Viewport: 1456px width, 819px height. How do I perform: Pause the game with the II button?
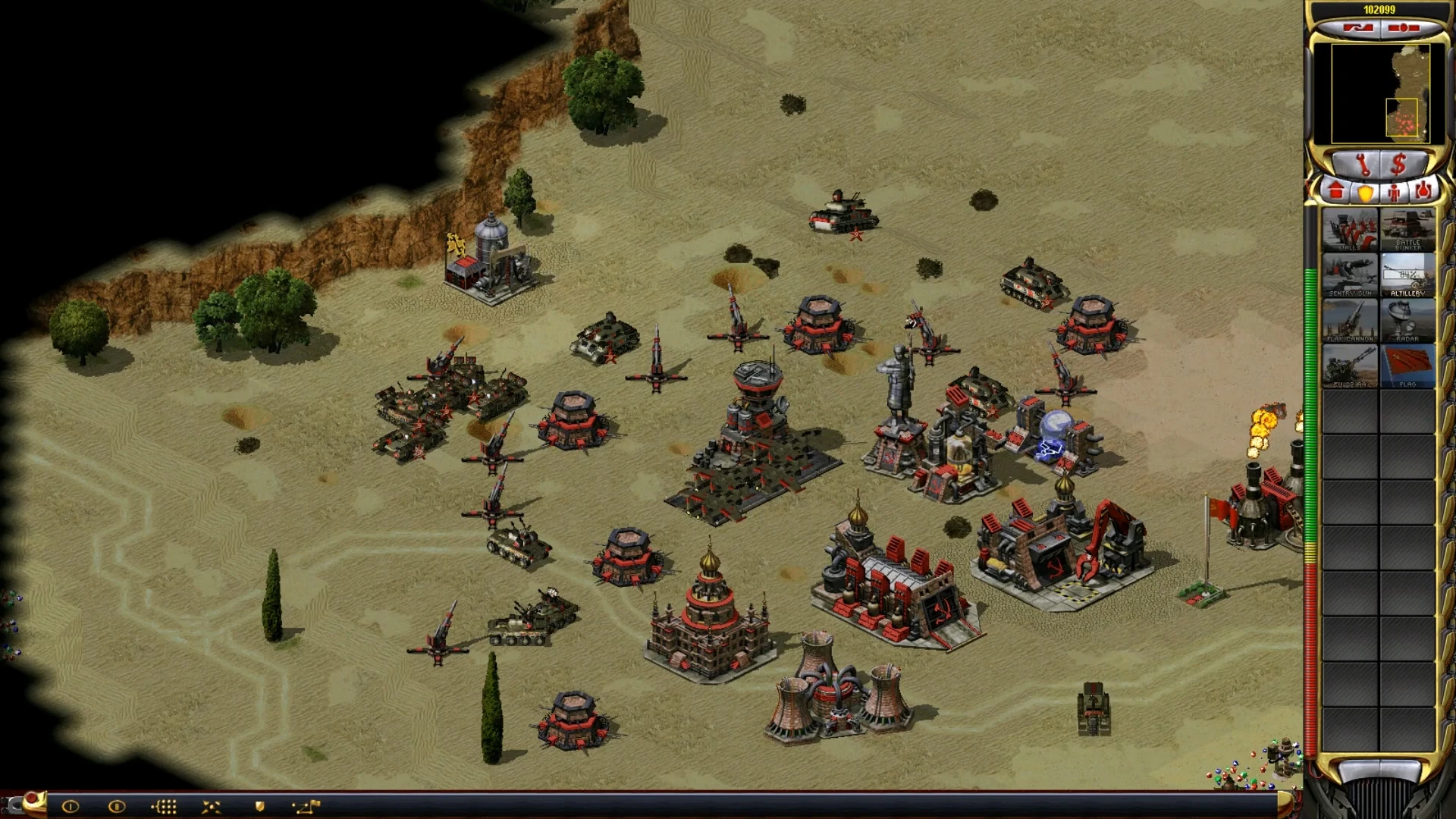pyautogui.click(x=116, y=806)
